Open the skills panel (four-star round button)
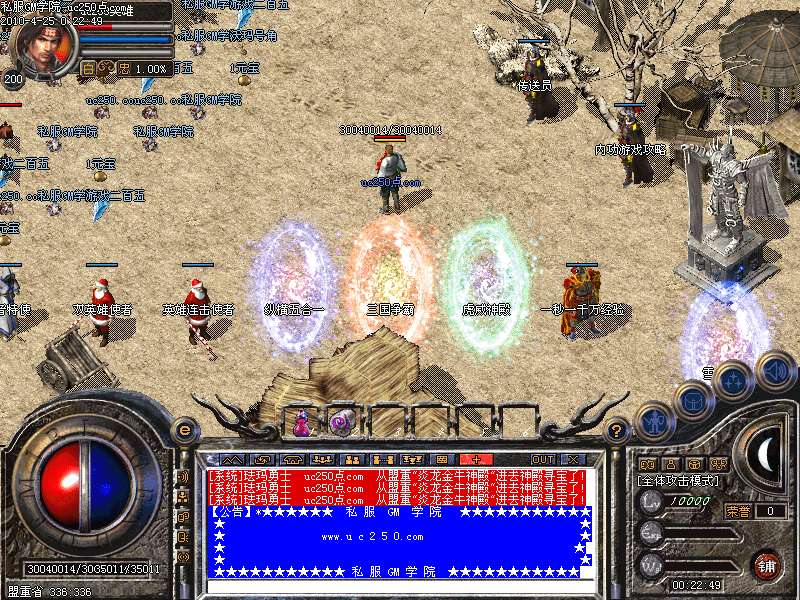800x600 pixels. 734,383
